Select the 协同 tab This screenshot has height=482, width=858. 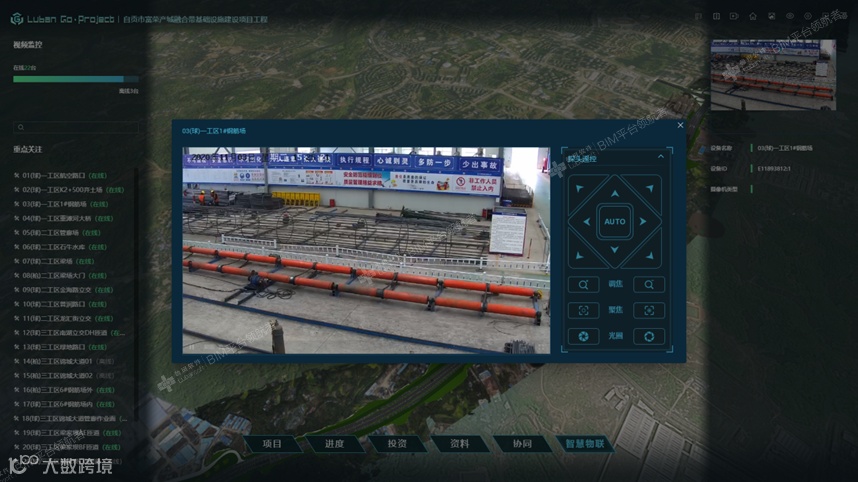522,443
